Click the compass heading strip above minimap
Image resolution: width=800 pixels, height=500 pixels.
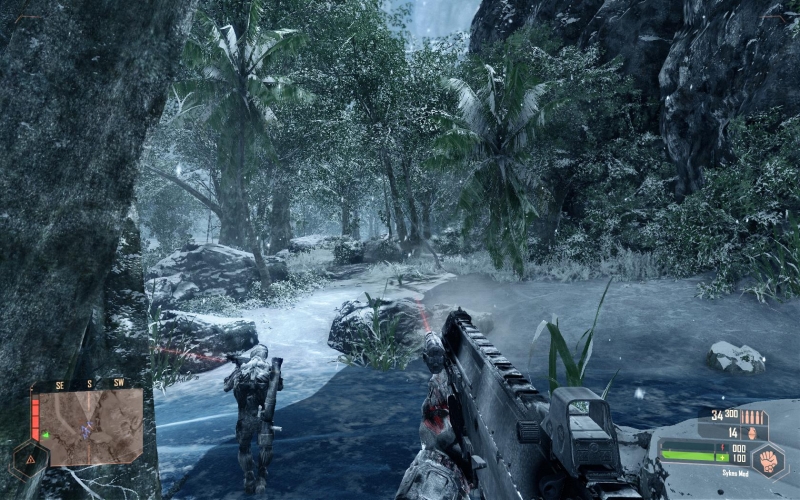click(x=91, y=383)
